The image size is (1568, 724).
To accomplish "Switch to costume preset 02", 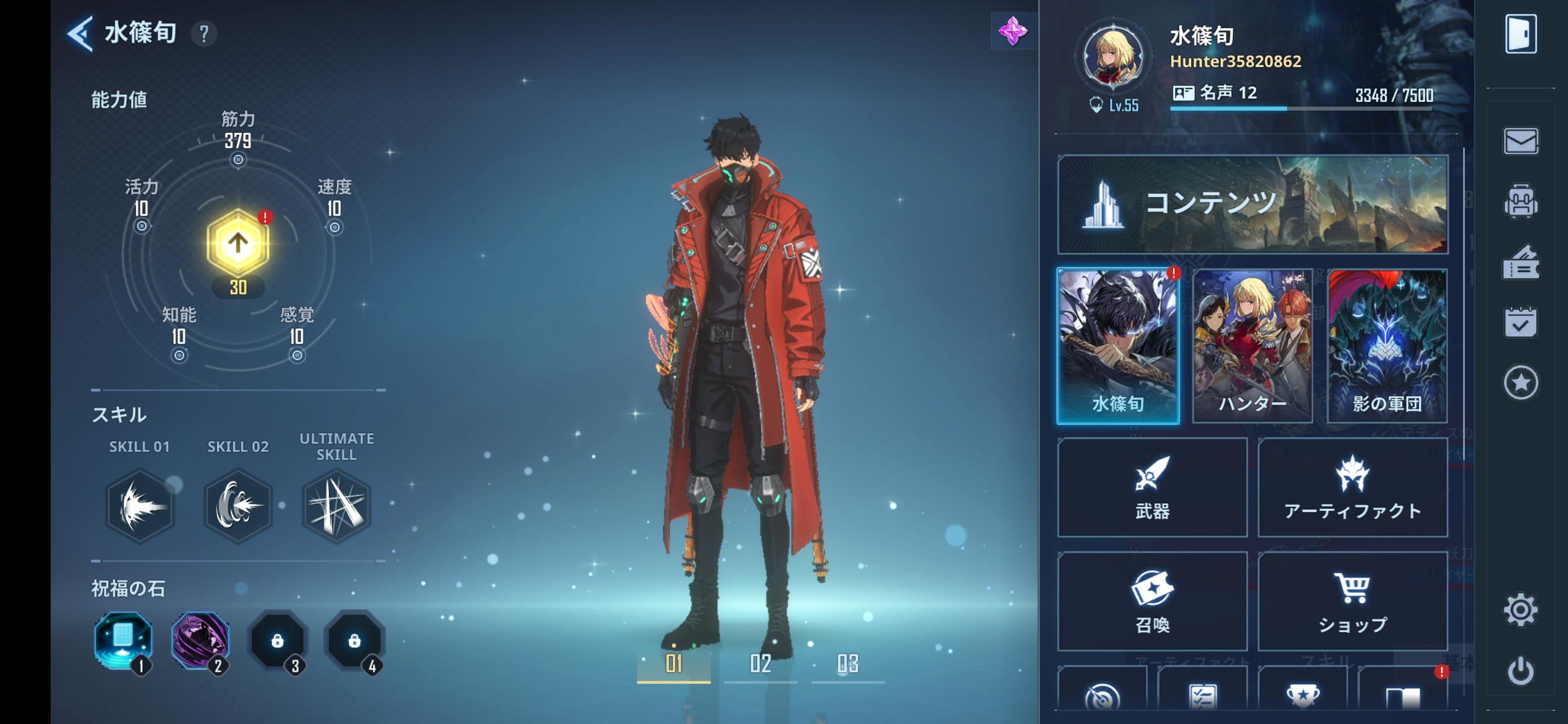I will pos(760,664).
